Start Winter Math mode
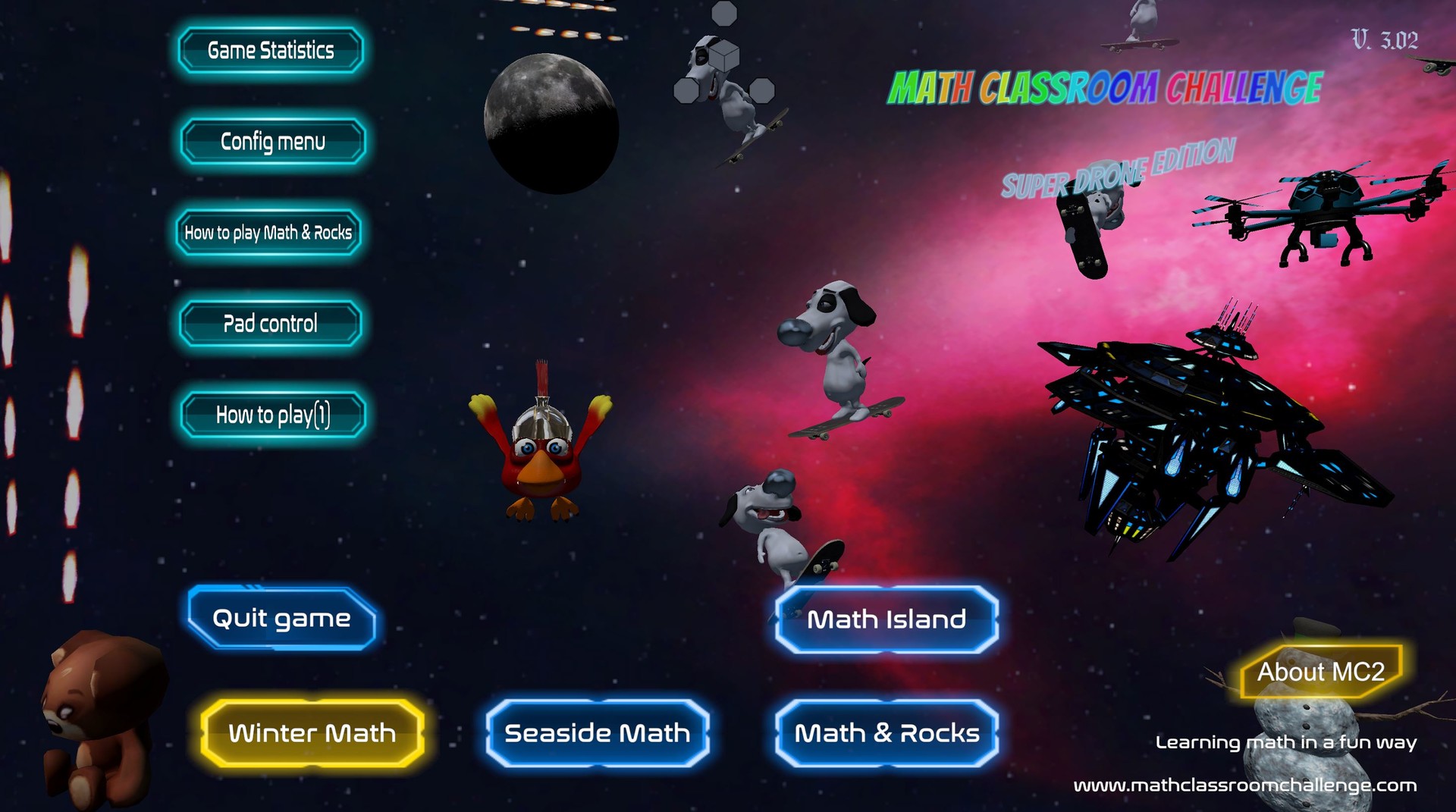This screenshot has width=1456, height=812. tap(312, 733)
